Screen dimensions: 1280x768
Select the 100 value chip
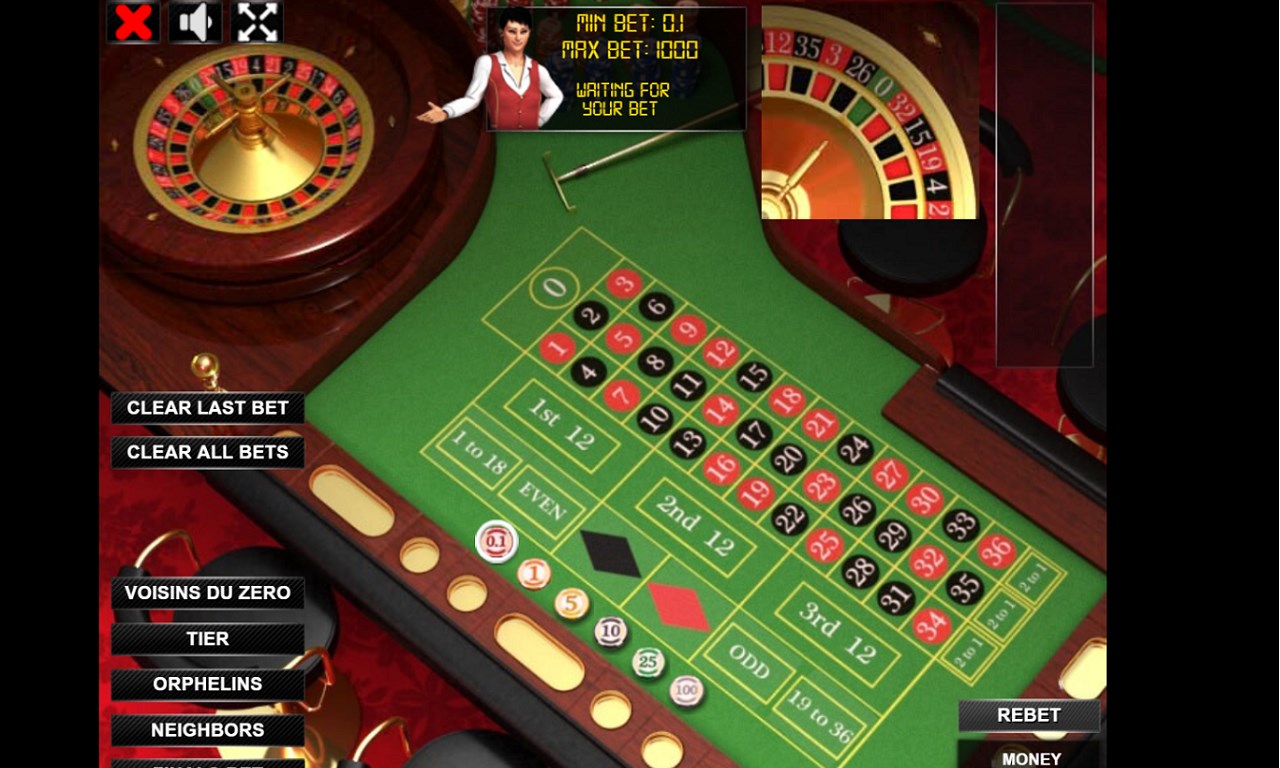[685, 688]
